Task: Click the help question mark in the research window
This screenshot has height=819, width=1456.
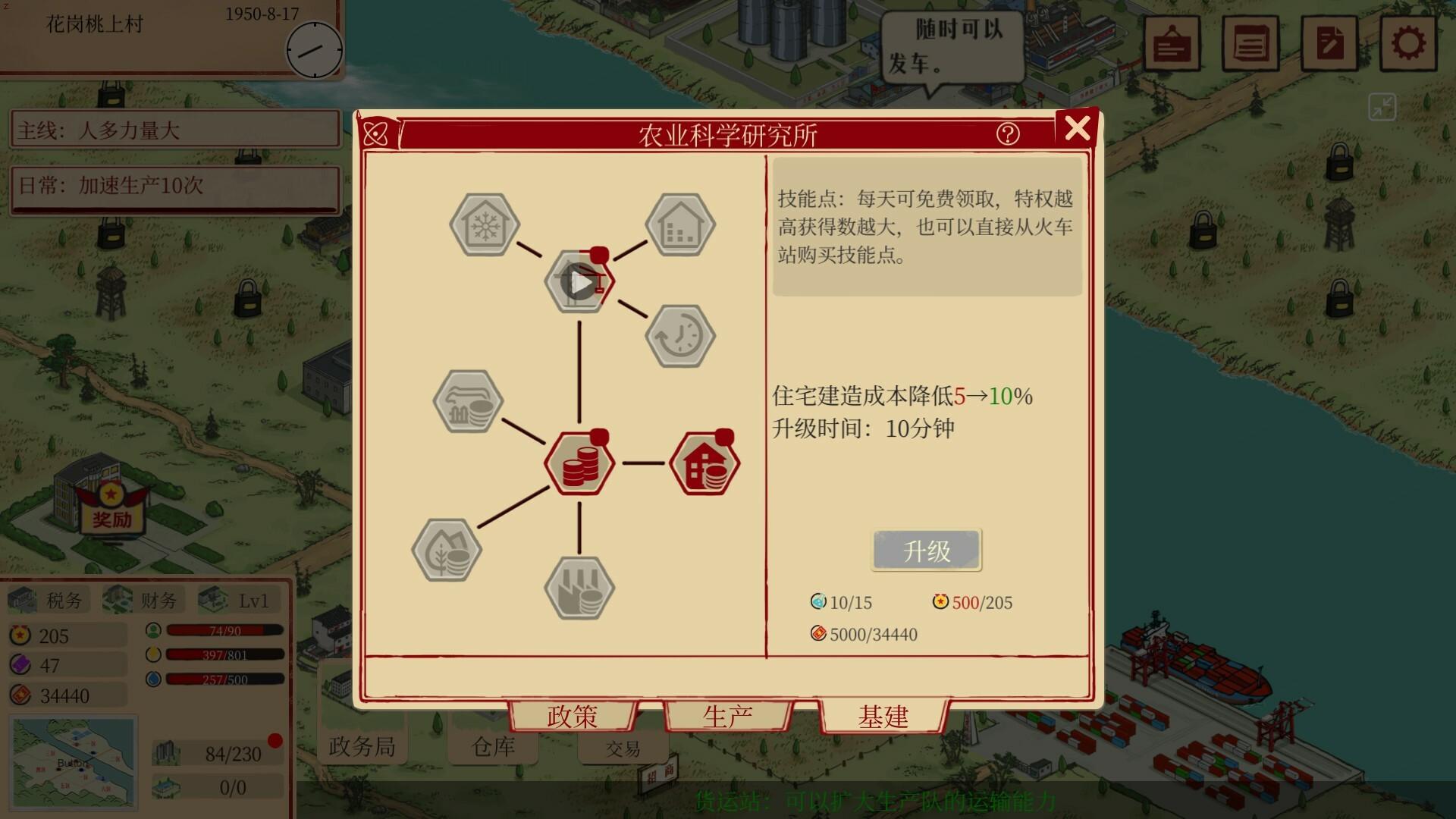Action: tap(1009, 135)
